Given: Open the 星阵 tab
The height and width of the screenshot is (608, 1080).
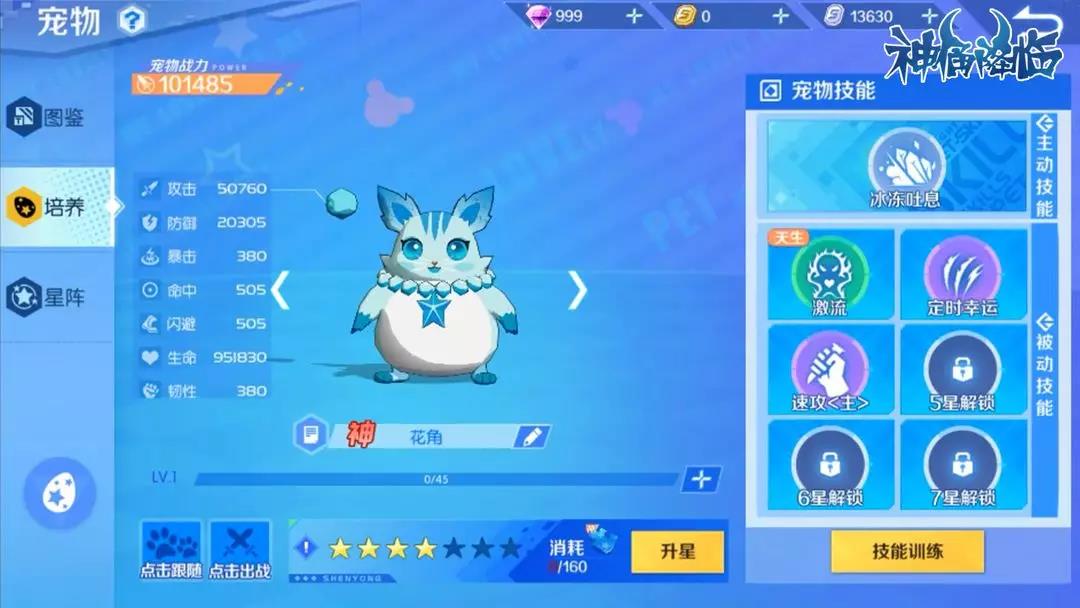Looking at the screenshot, I should 56,296.
